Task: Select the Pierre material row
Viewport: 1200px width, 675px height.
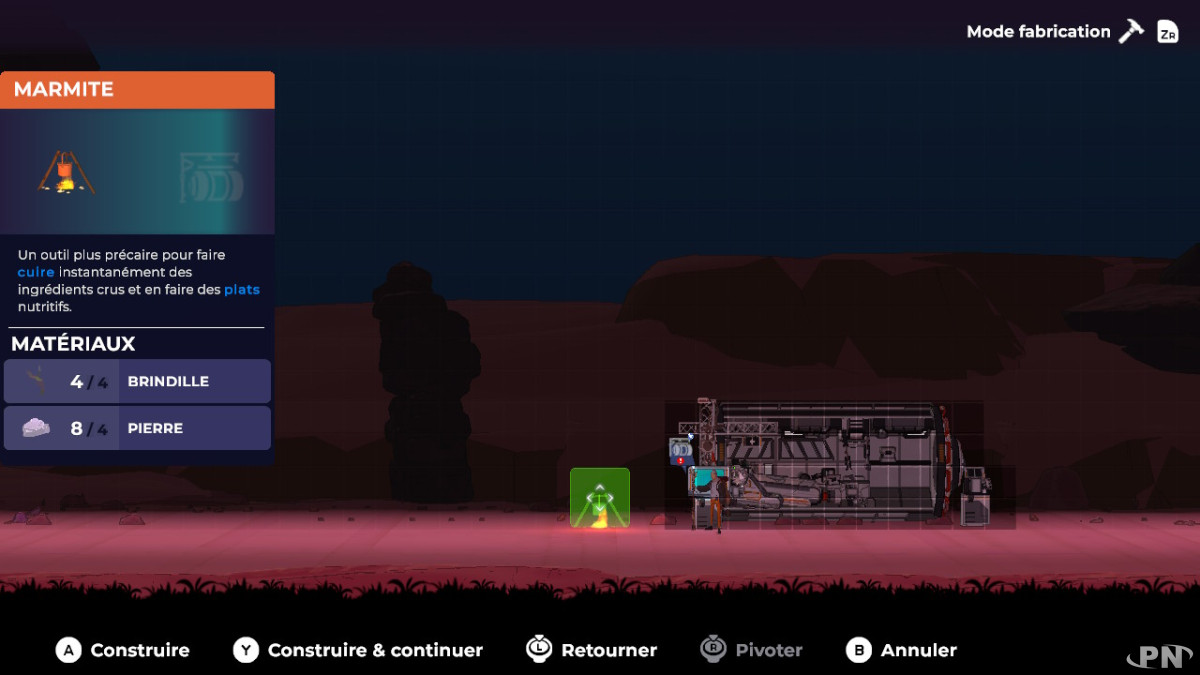Action: pos(137,428)
